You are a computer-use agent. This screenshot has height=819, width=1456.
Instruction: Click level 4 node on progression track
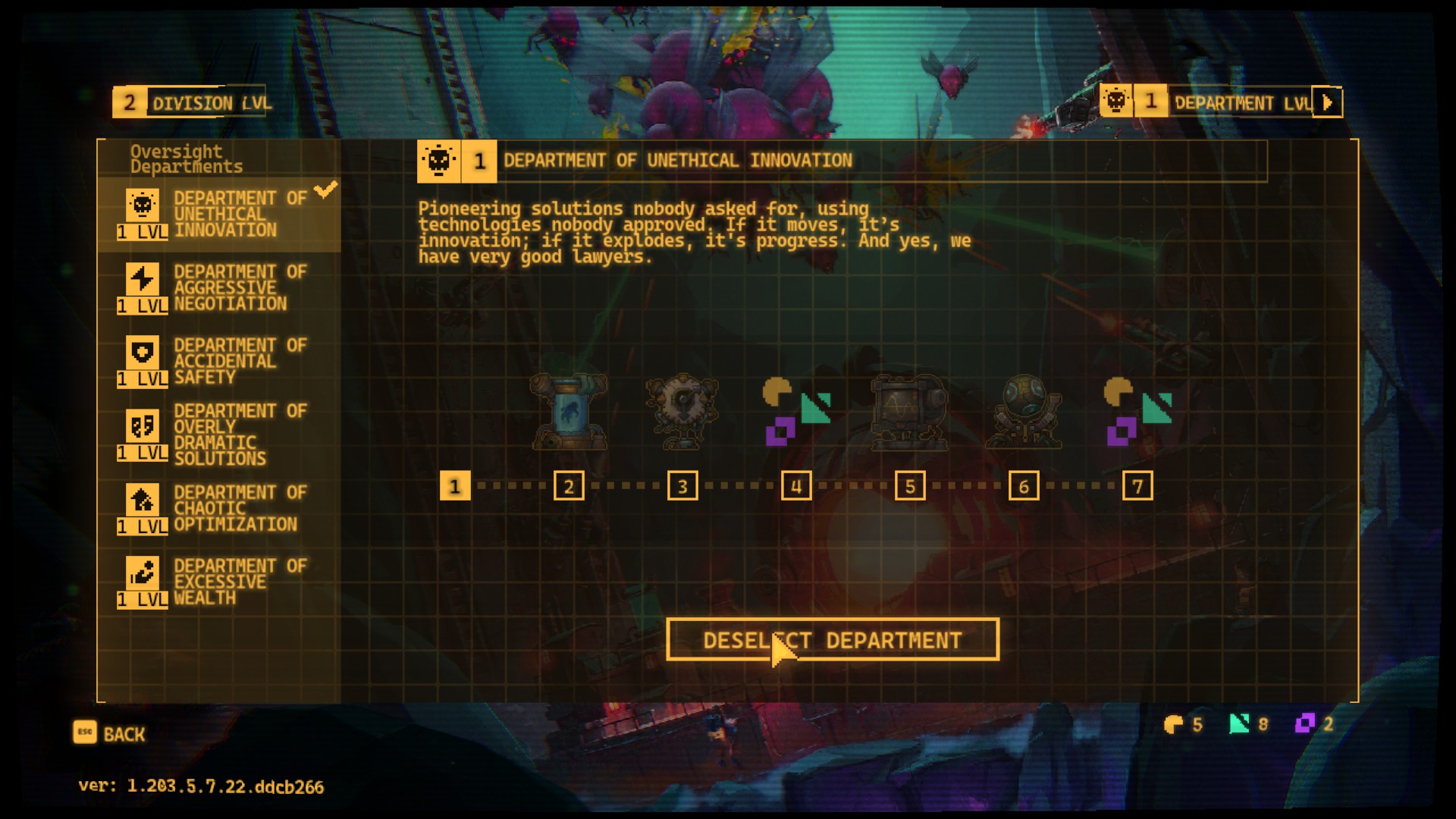[796, 486]
